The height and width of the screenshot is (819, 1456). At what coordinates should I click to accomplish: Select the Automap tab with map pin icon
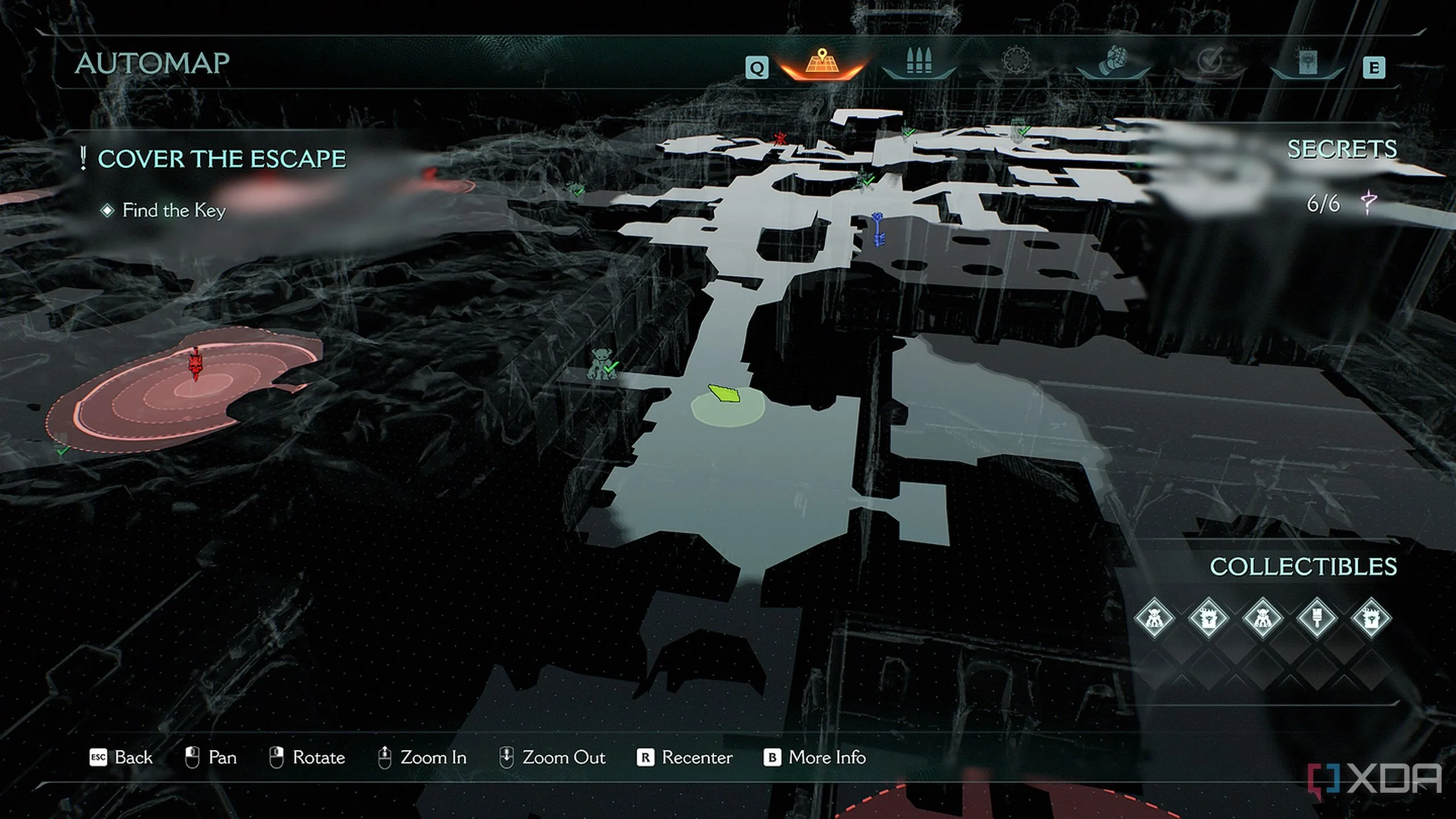tap(822, 64)
